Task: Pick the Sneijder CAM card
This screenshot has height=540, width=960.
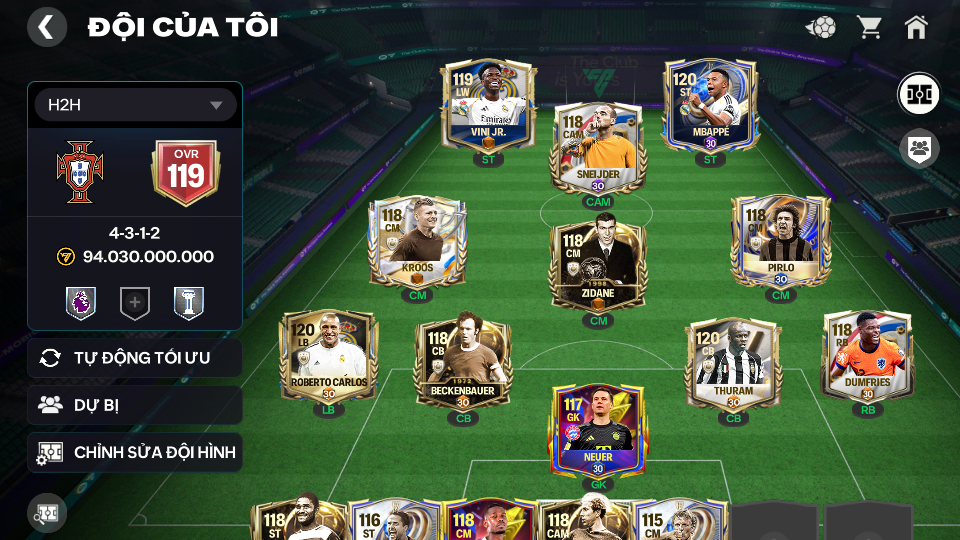Action: 597,148
